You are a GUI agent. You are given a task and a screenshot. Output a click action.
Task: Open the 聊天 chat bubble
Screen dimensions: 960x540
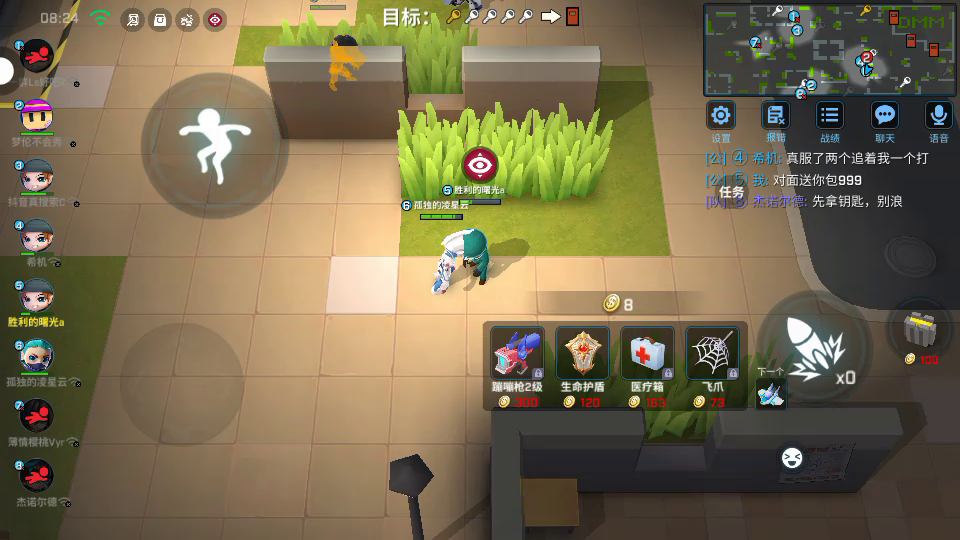pyautogui.click(x=884, y=116)
